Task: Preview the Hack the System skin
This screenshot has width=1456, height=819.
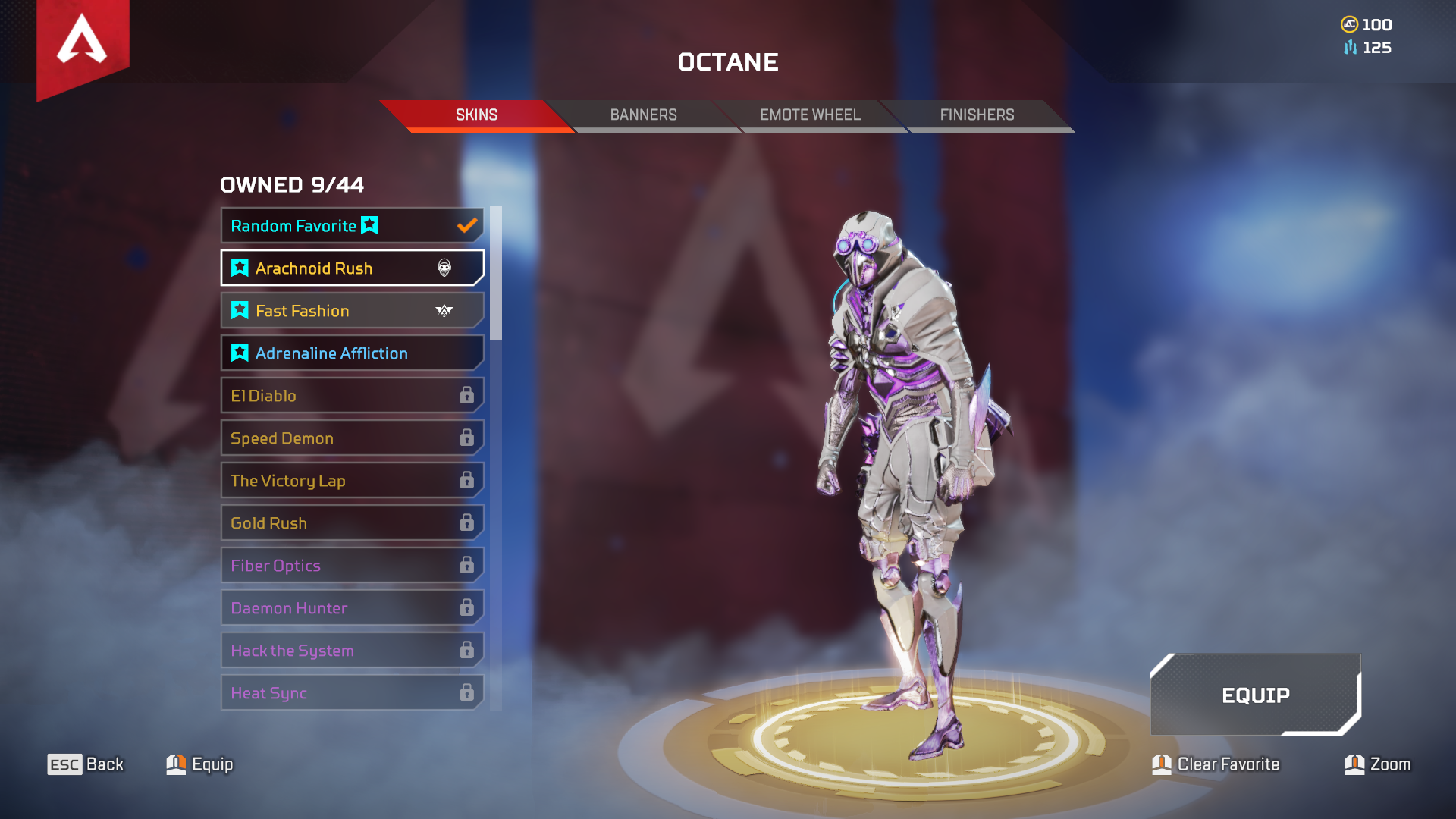Action: 352,650
